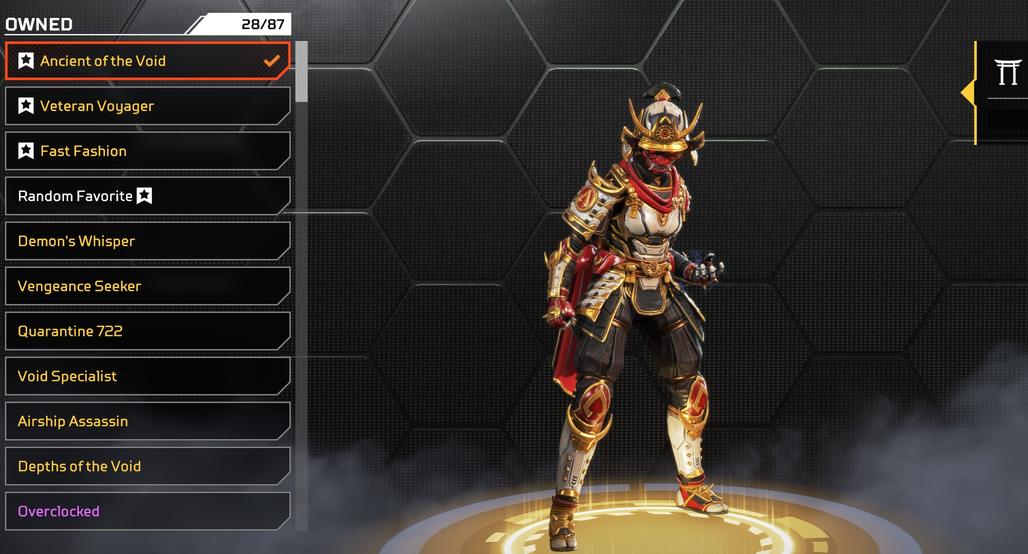Choose the Veteran Voyager skin
Image resolution: width=1028 pixels, height=554 pixels.
147,106
